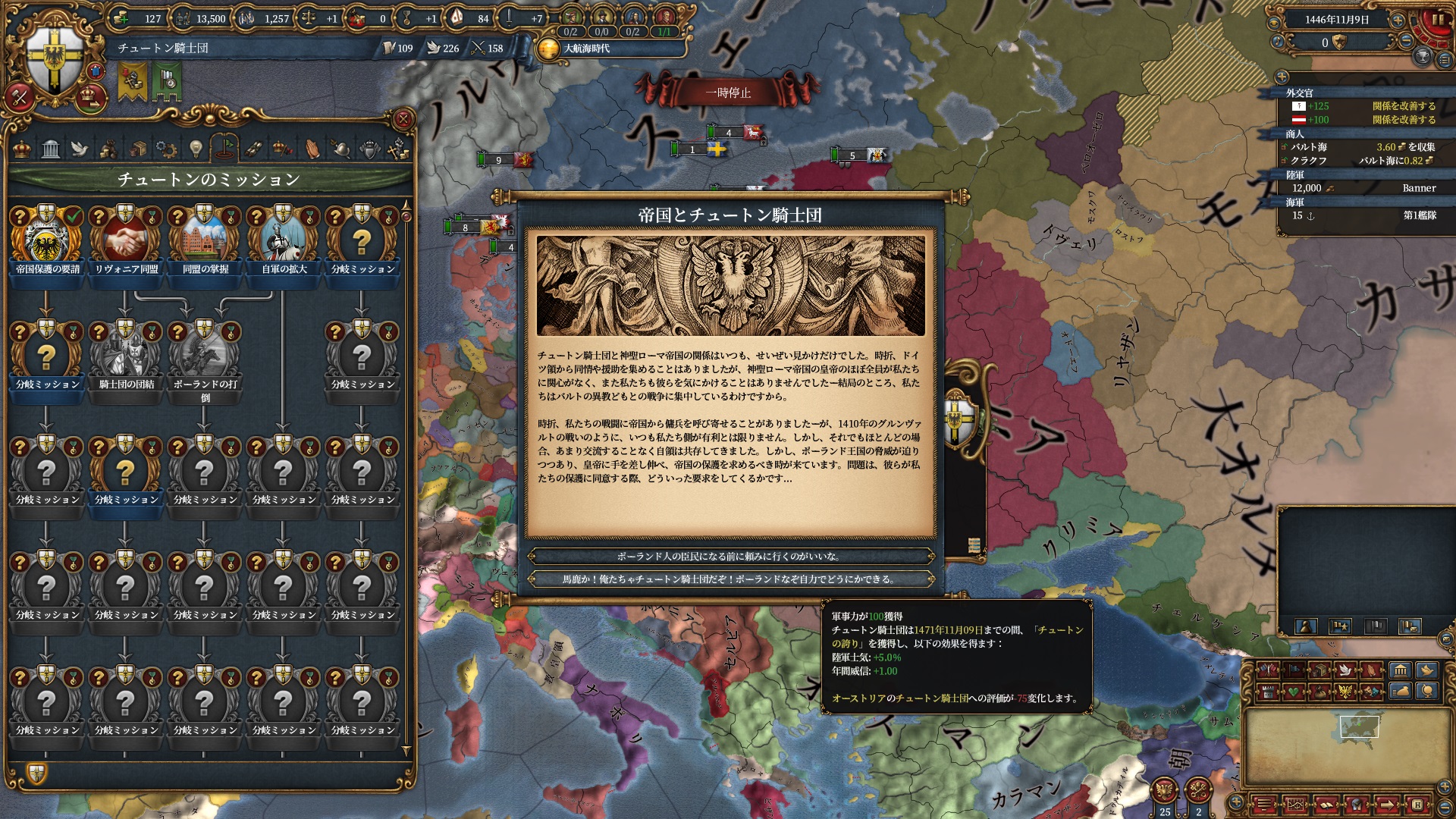Switch to the diplomacy dove tab

click(x=80, y=149)
